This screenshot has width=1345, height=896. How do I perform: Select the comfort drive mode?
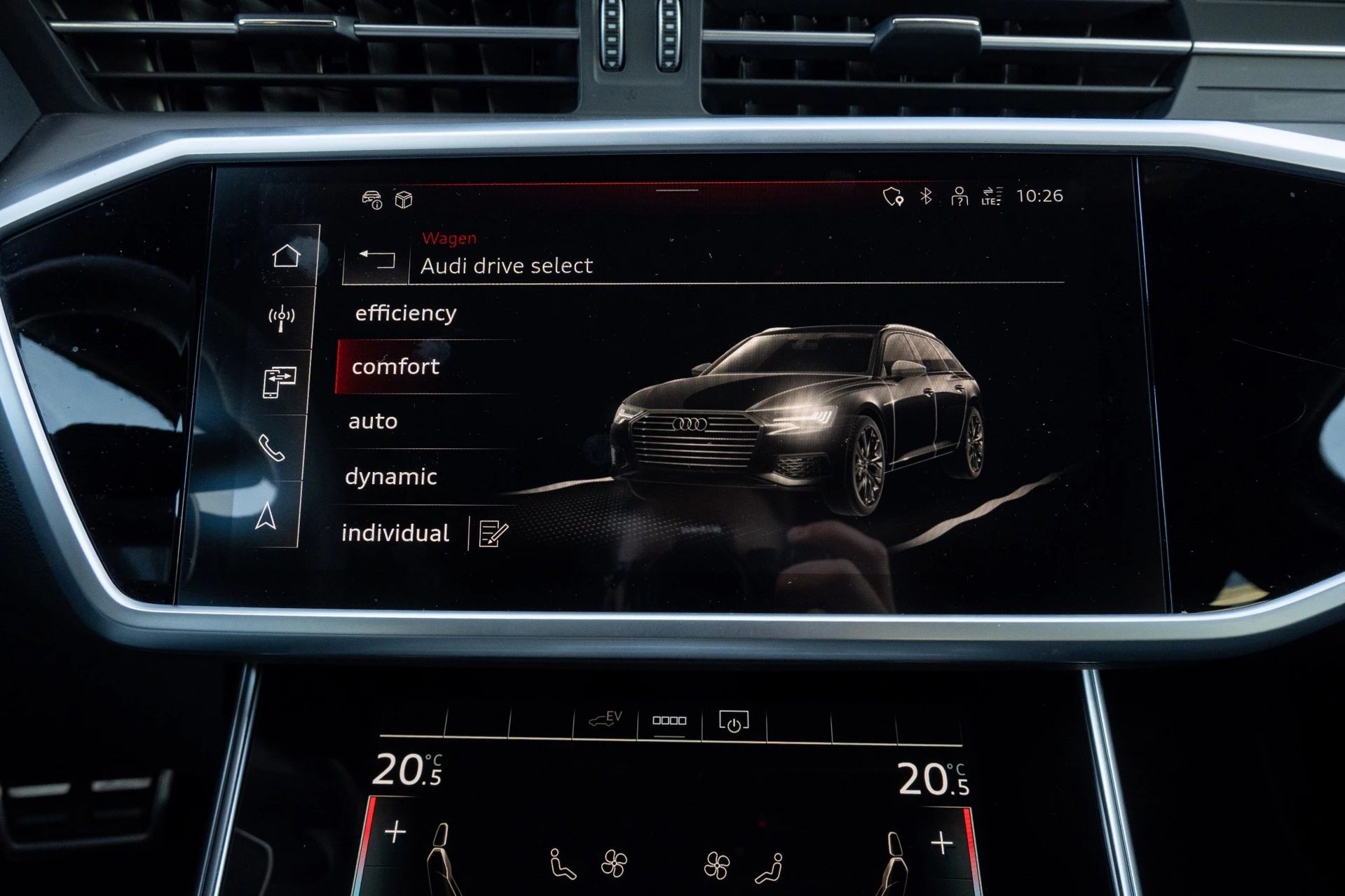(396, 366)
